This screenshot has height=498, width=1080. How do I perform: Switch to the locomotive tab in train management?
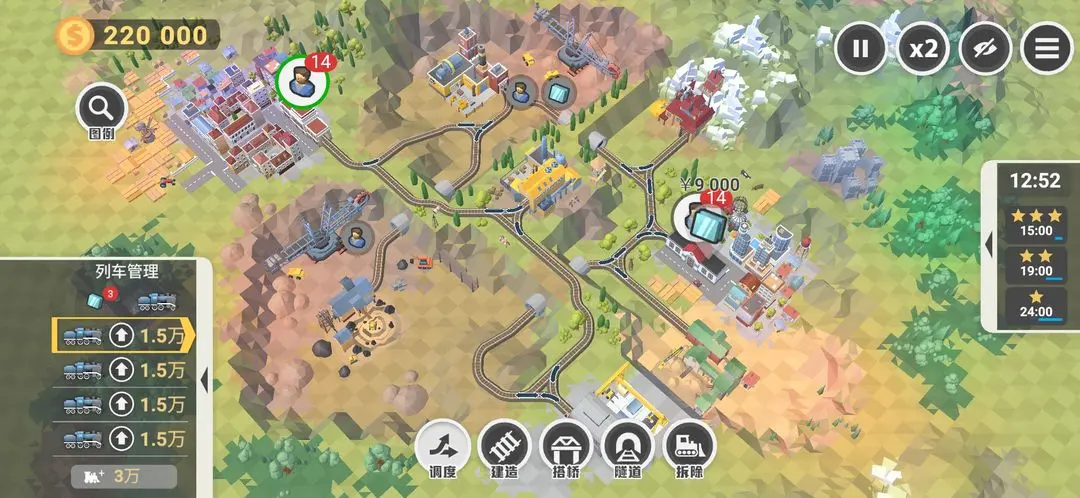click(x=157, y=302)
